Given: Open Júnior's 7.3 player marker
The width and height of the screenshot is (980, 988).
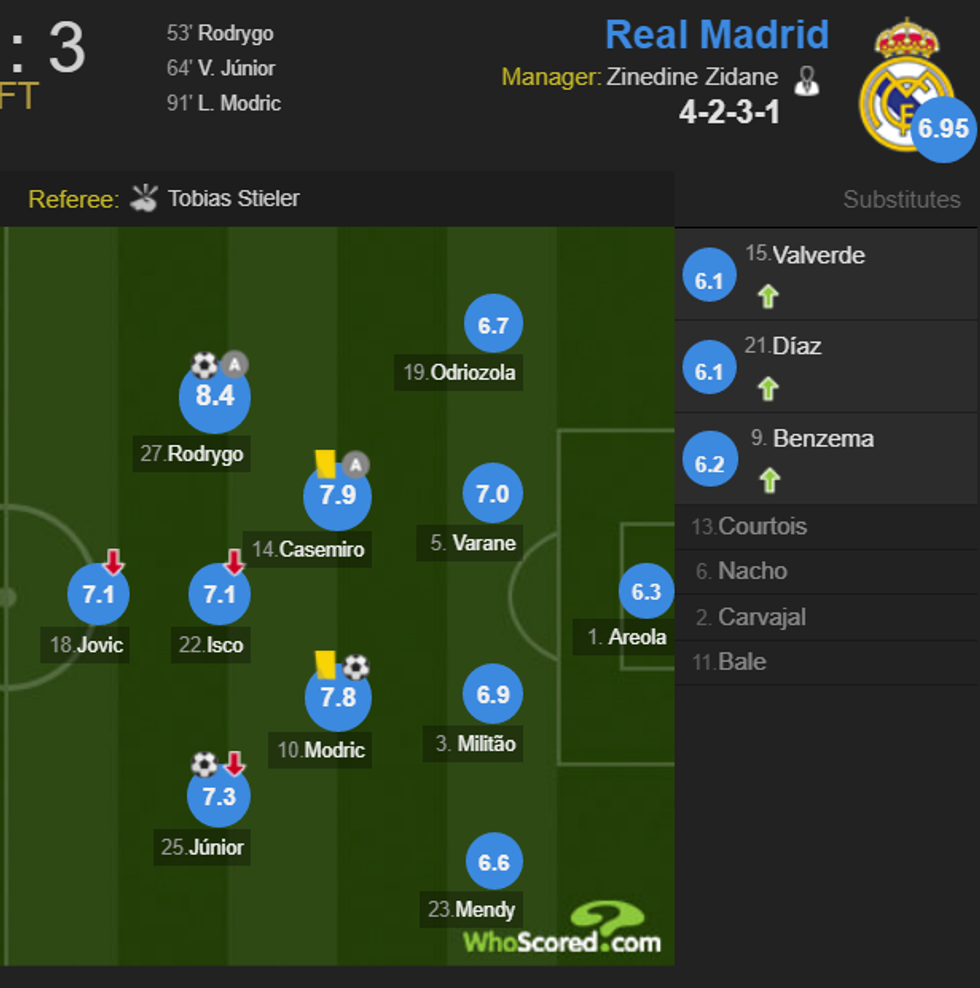Looking at the screenshot, I should point(218,797).
